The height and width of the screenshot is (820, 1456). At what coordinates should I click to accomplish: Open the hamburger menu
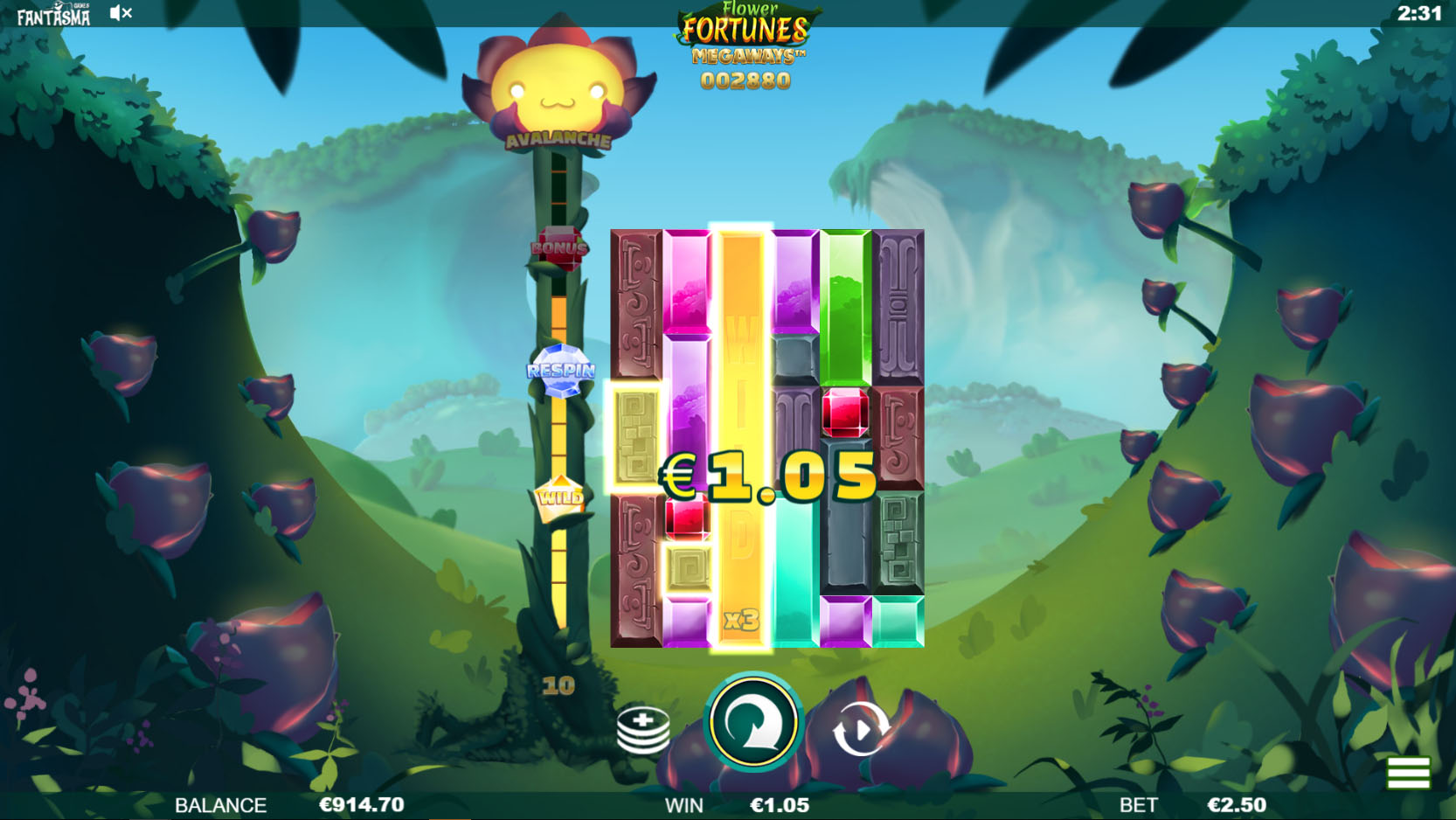1407,773
